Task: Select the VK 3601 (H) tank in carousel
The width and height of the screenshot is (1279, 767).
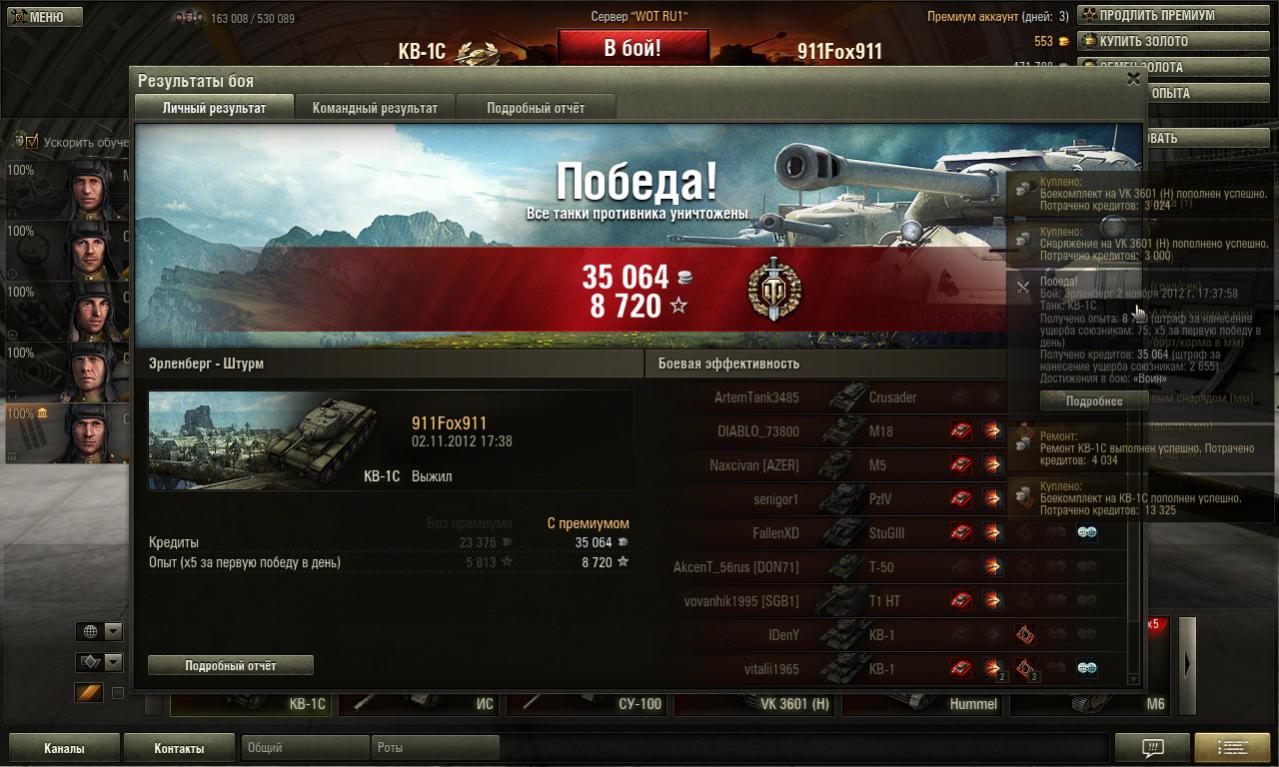Action: coord(755,704)
